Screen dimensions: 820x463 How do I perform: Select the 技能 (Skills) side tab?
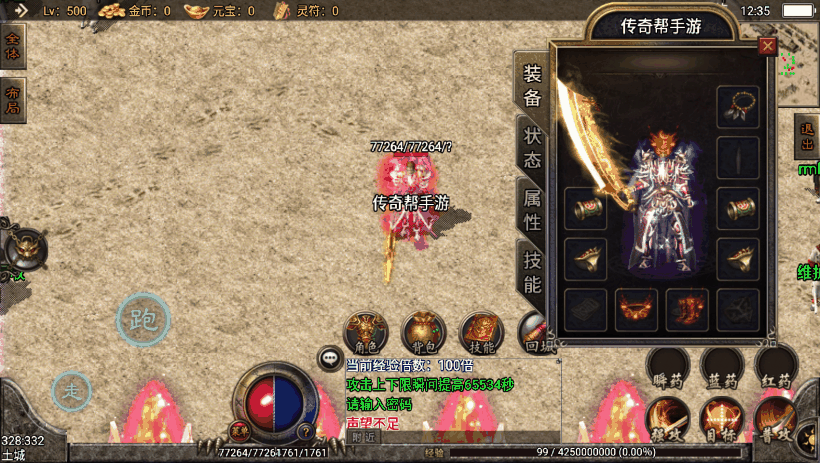coord(532,272)
